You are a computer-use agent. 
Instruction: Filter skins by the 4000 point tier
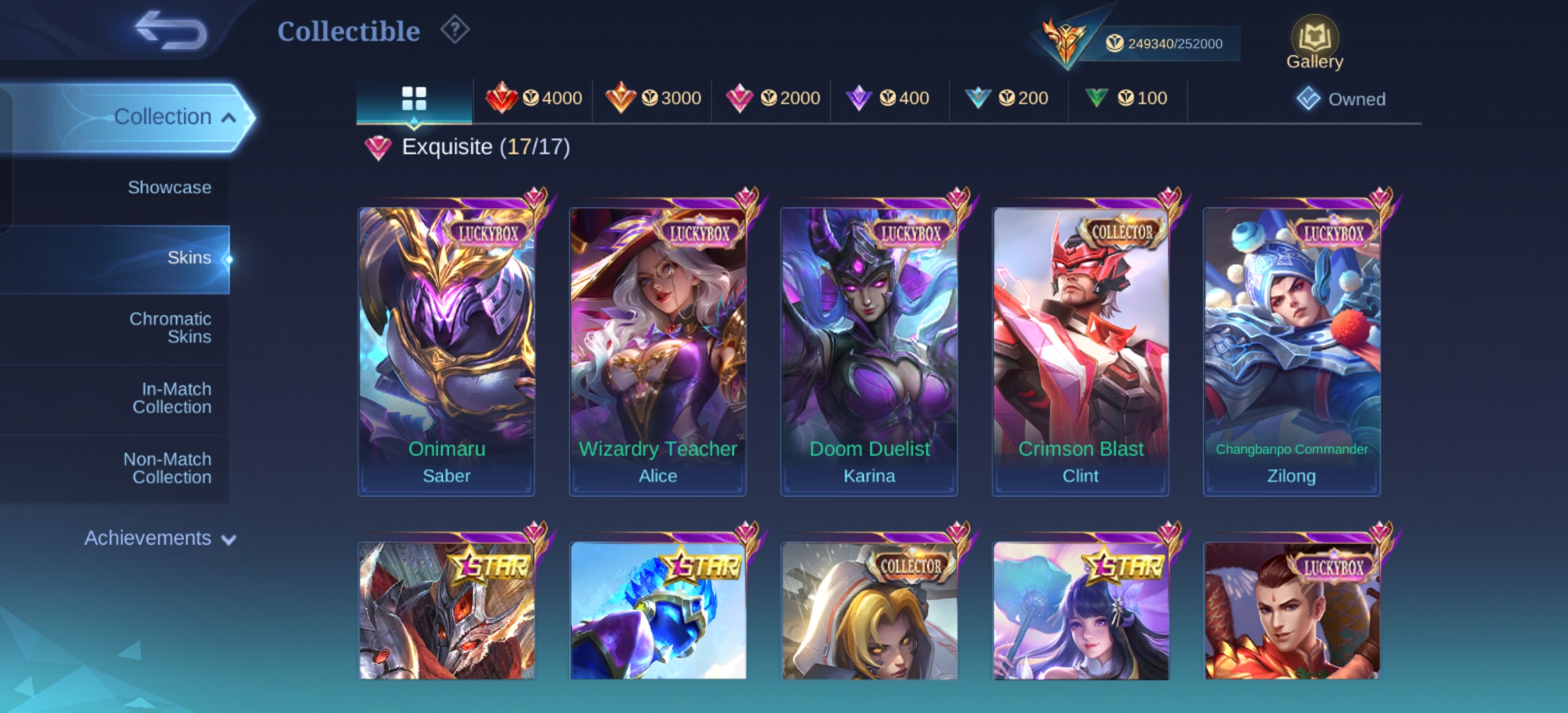(534, 98)
